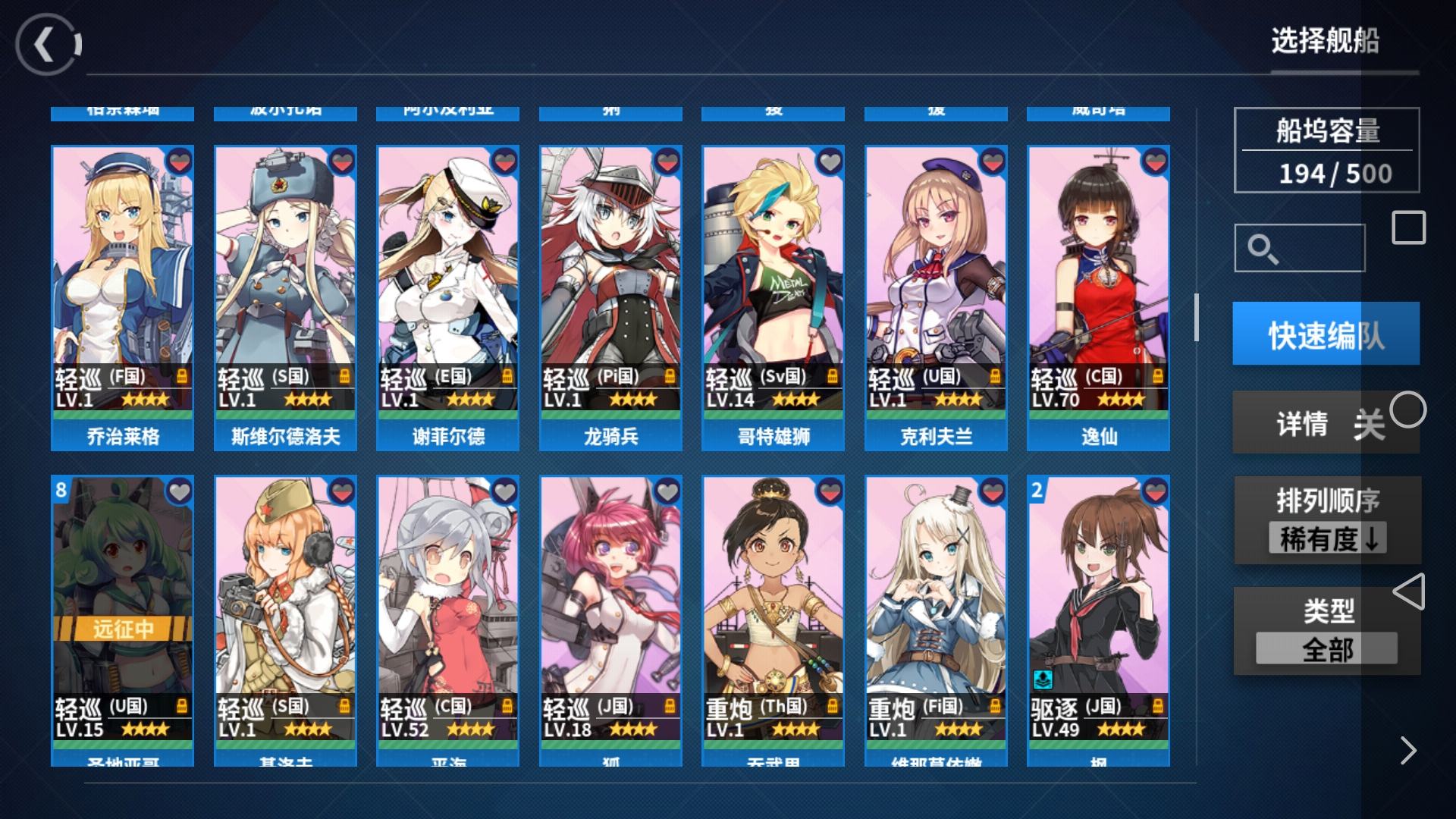Image resolution: width=1456 pixels, height=819 pixels.
Task: Toggle the heart favorite on 哥特雄狮
Action: pyautogui.click(x=830, y=162)
